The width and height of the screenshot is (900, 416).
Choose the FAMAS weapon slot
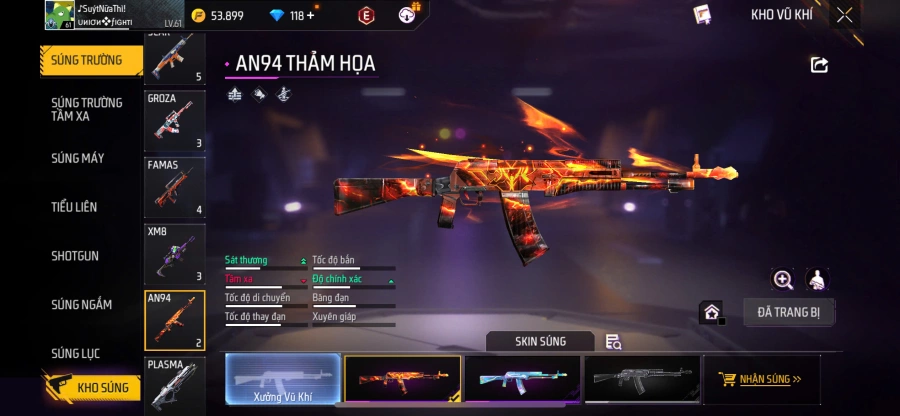(x=175, y=188)
